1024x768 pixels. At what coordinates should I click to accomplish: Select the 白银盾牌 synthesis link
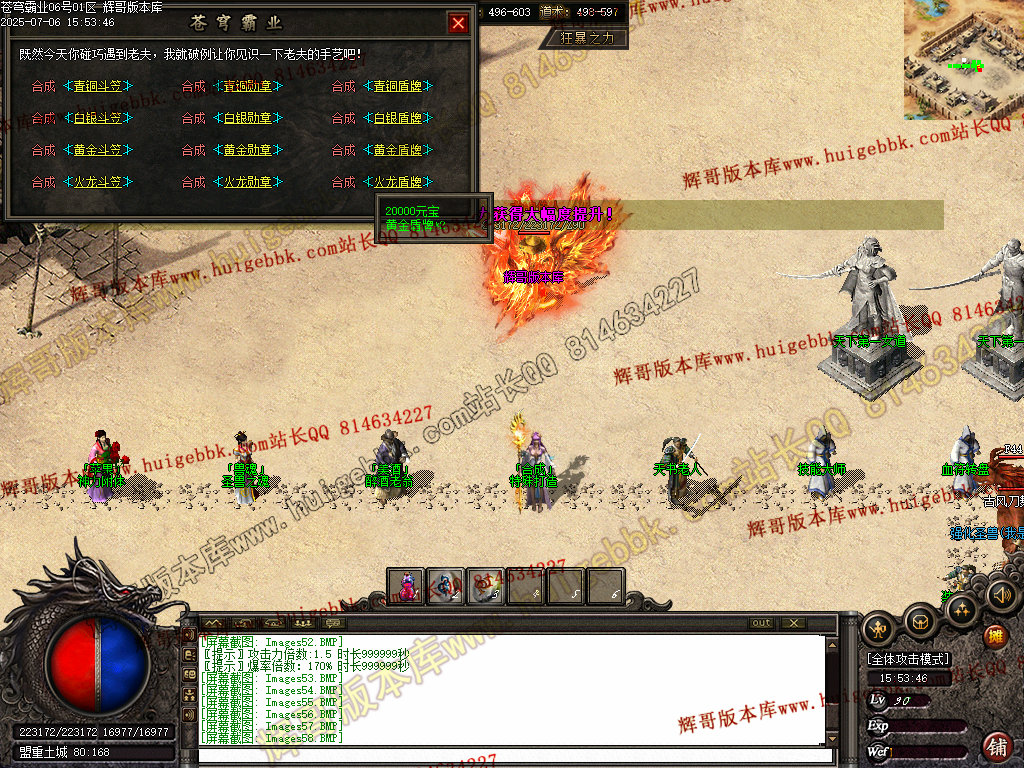397,119
